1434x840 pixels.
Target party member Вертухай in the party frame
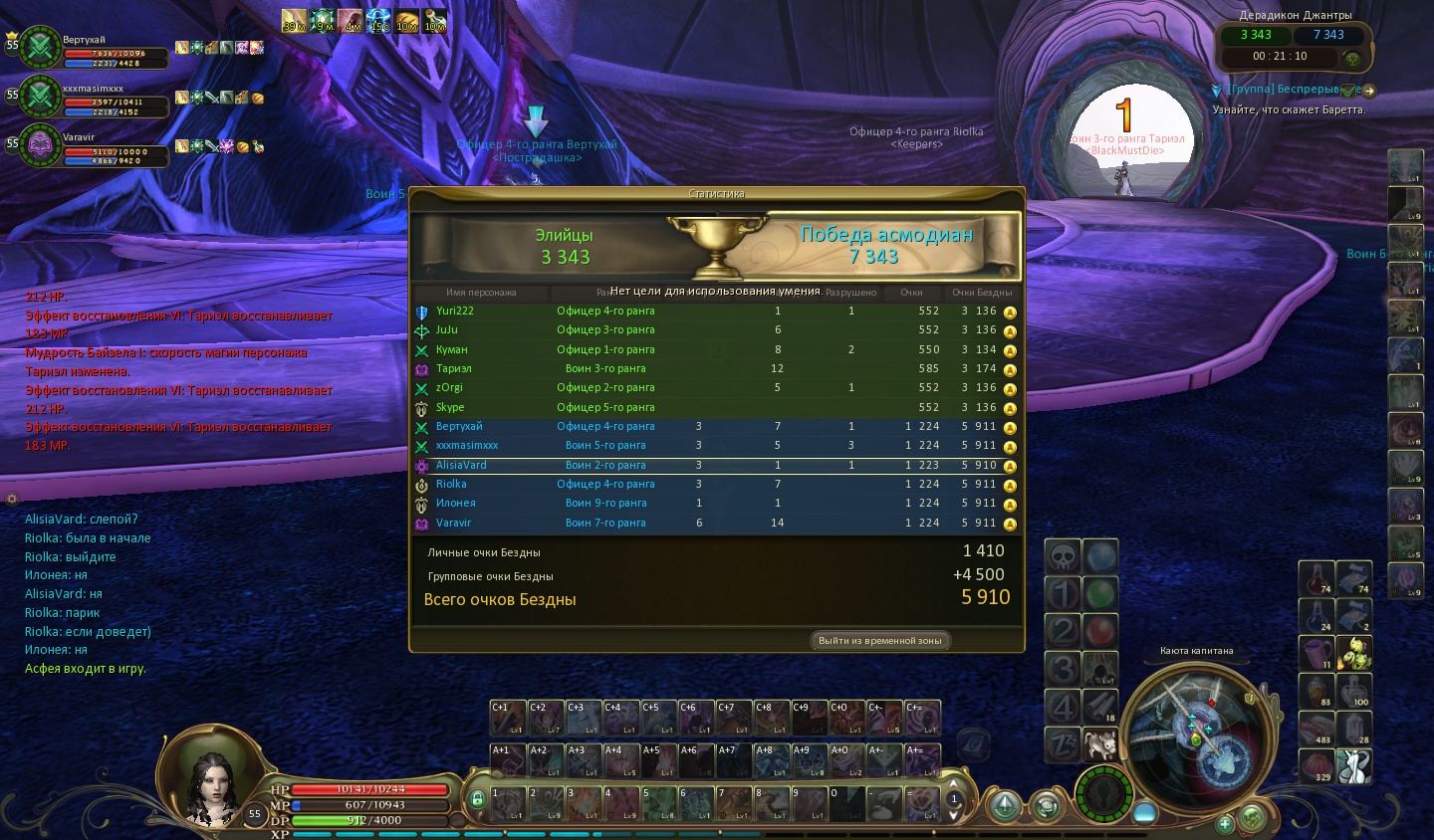tap(41, 47)
